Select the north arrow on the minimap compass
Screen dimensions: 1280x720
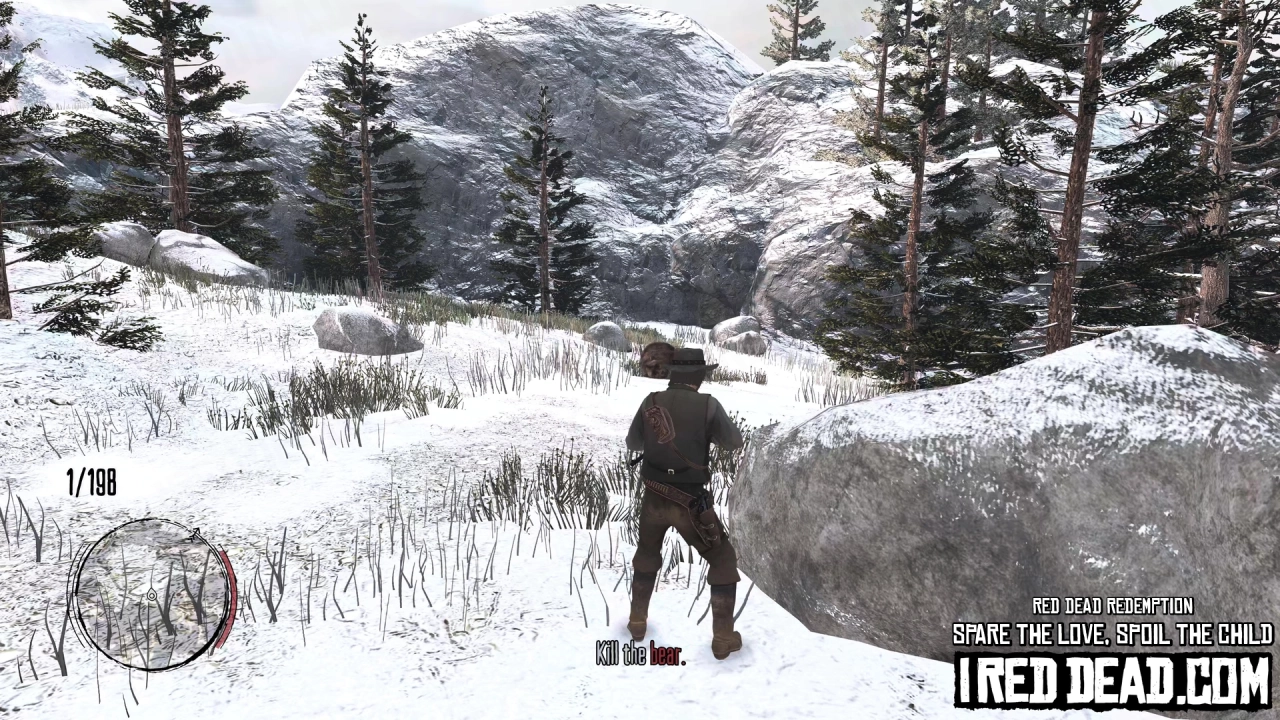coord(196,533)
